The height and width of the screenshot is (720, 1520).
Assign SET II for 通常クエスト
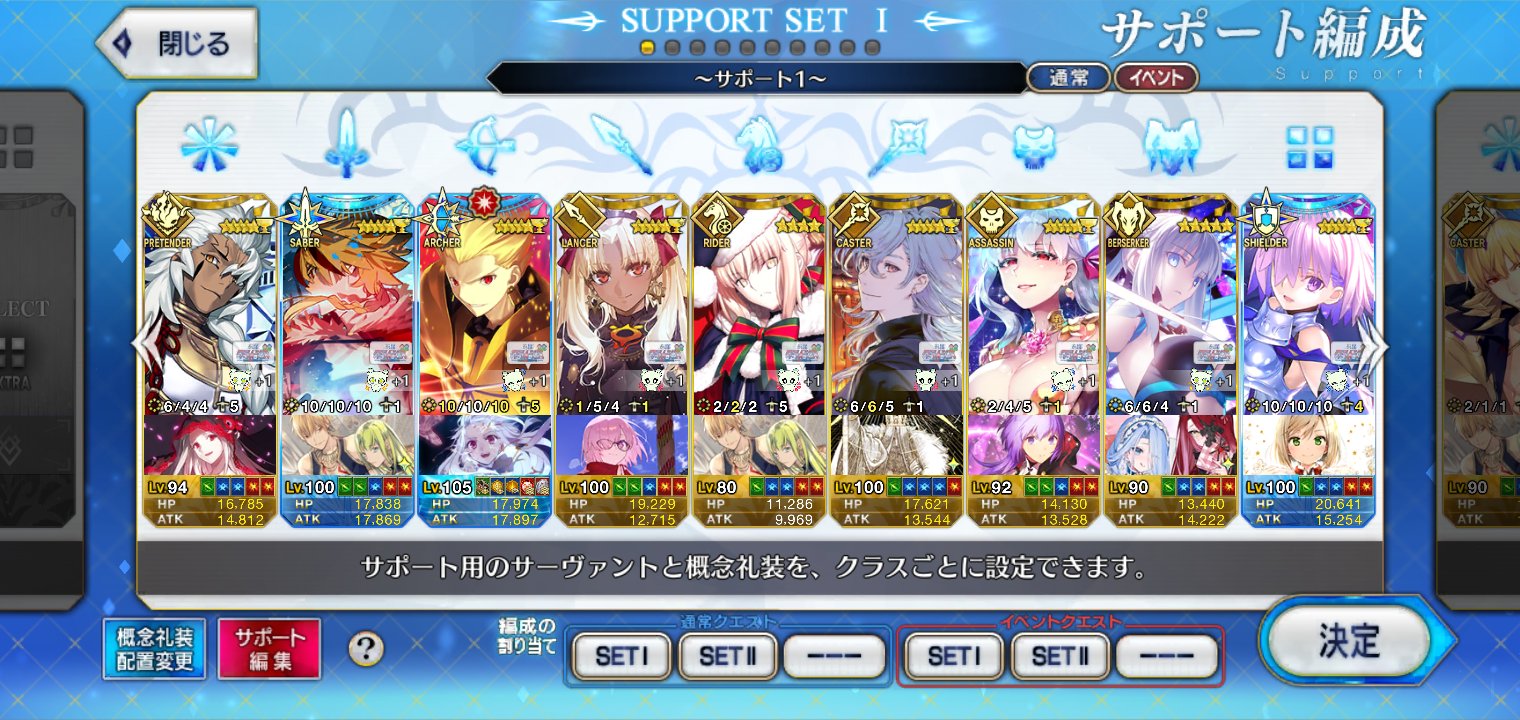728,656
